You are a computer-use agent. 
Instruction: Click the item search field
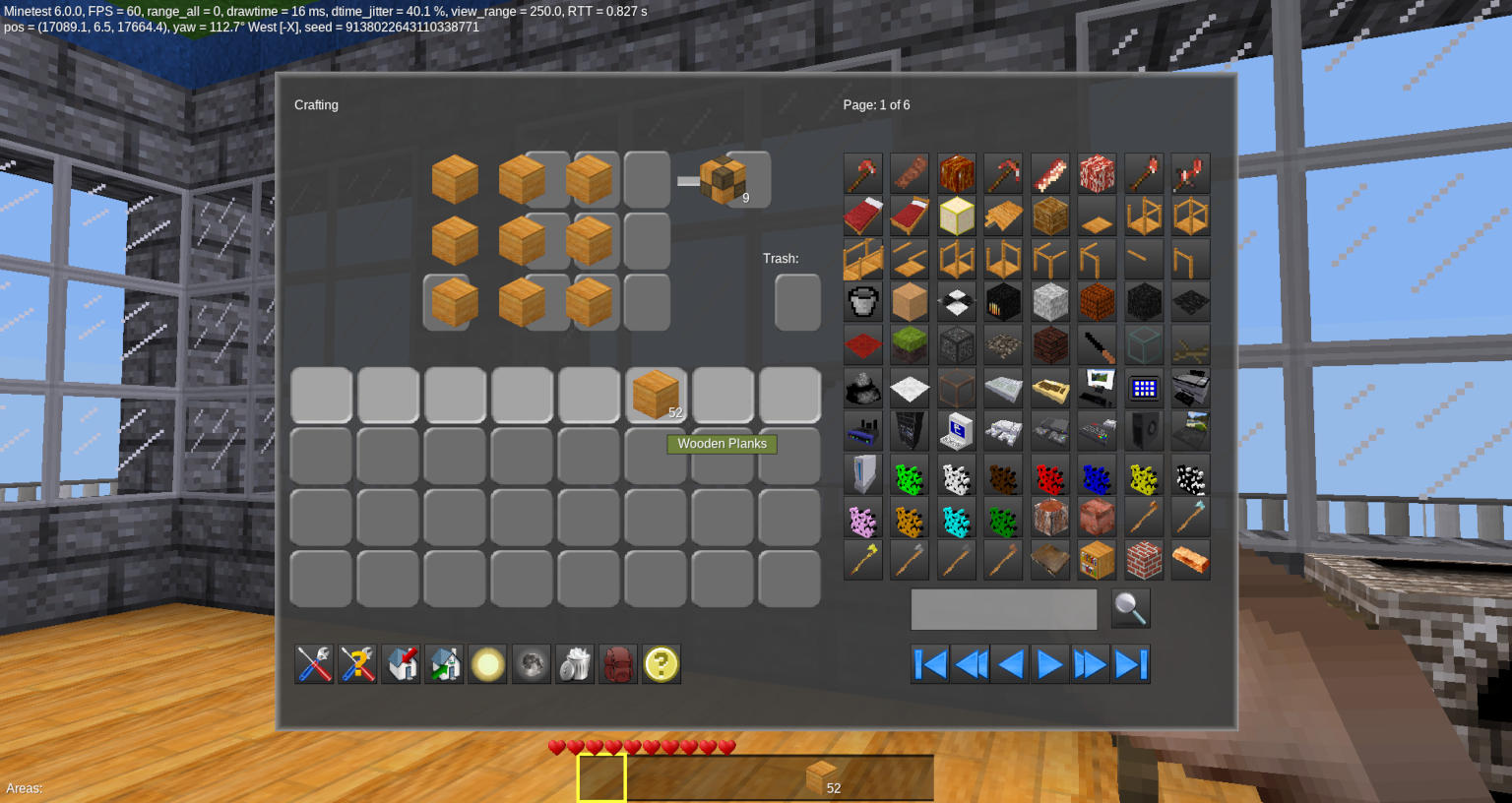[1004, 609]
